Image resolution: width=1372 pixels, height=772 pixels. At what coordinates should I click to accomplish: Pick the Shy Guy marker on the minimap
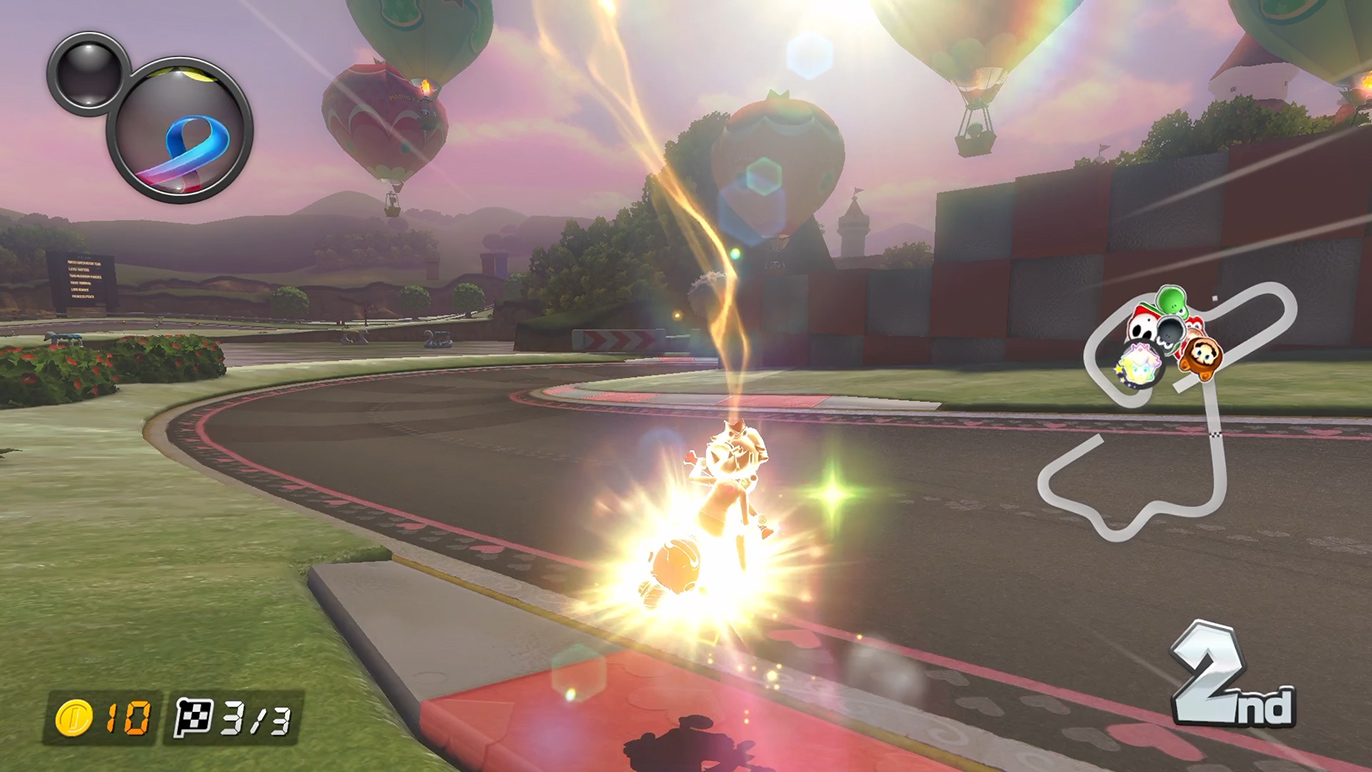coord(1141,326)
